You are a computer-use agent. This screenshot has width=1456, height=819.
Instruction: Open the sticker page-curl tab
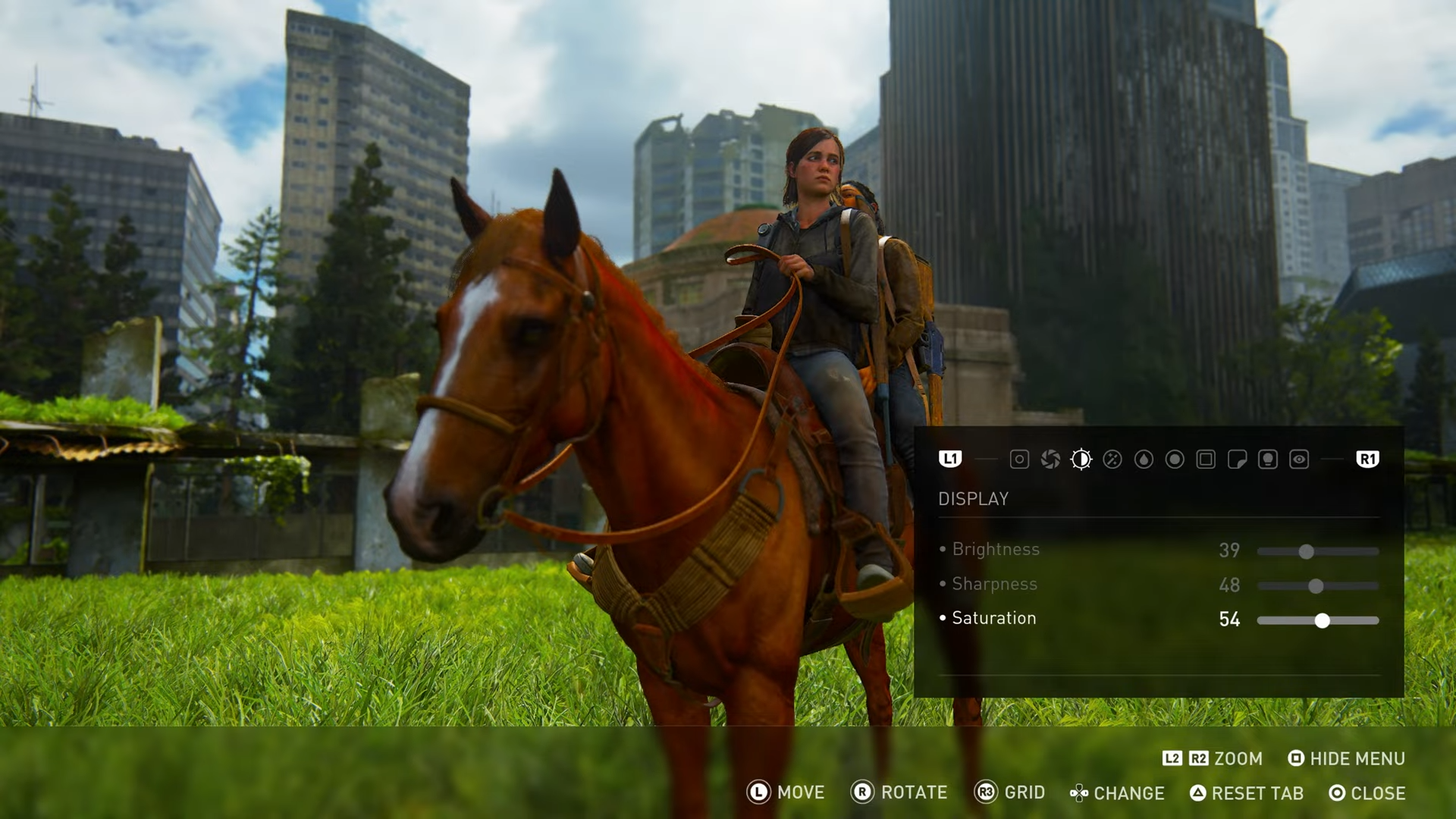pos(1237,460)
